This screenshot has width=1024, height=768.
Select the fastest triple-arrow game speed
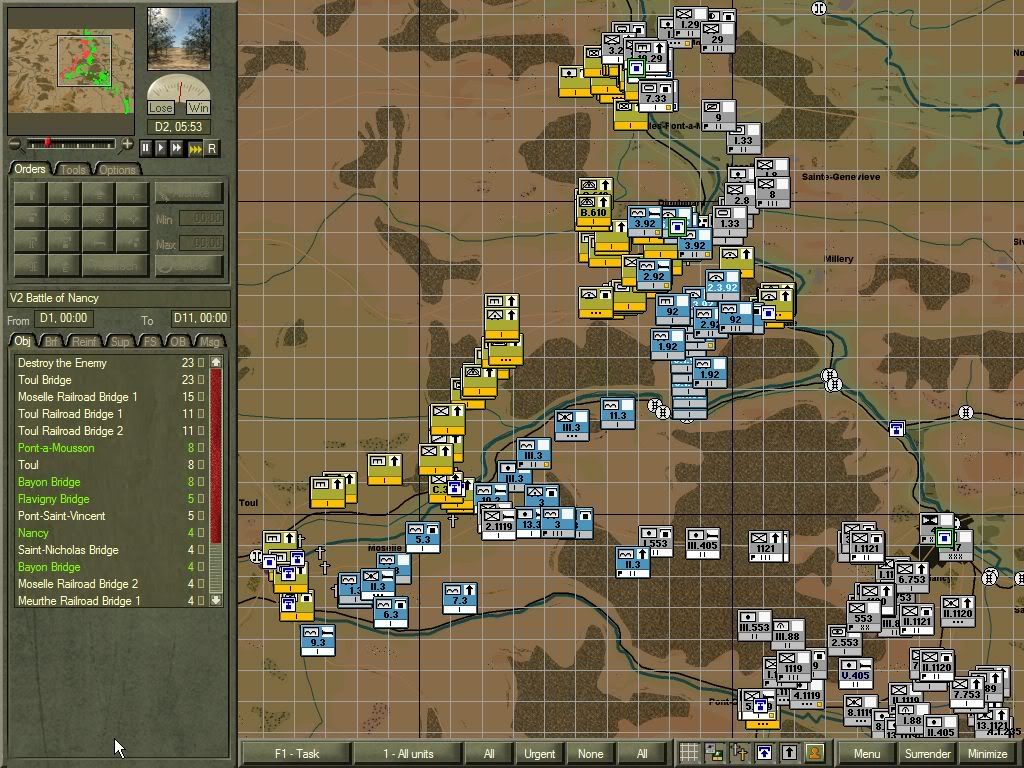(x=195, y=148)
